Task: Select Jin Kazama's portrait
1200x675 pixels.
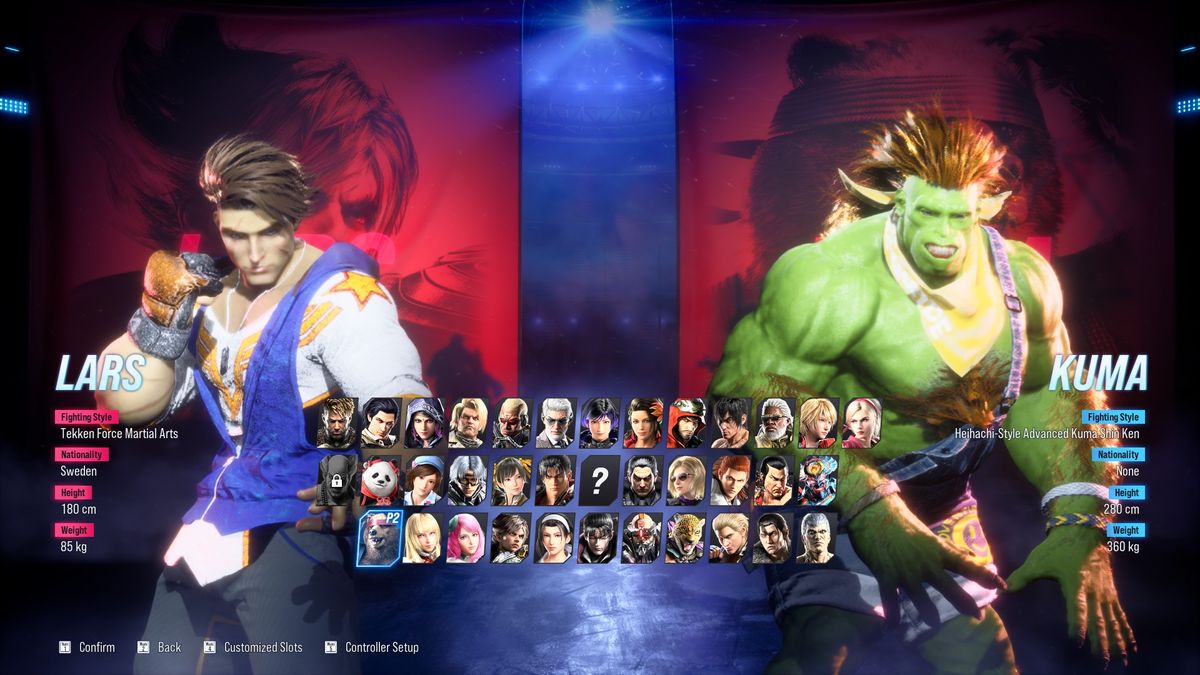Action: 555,481
